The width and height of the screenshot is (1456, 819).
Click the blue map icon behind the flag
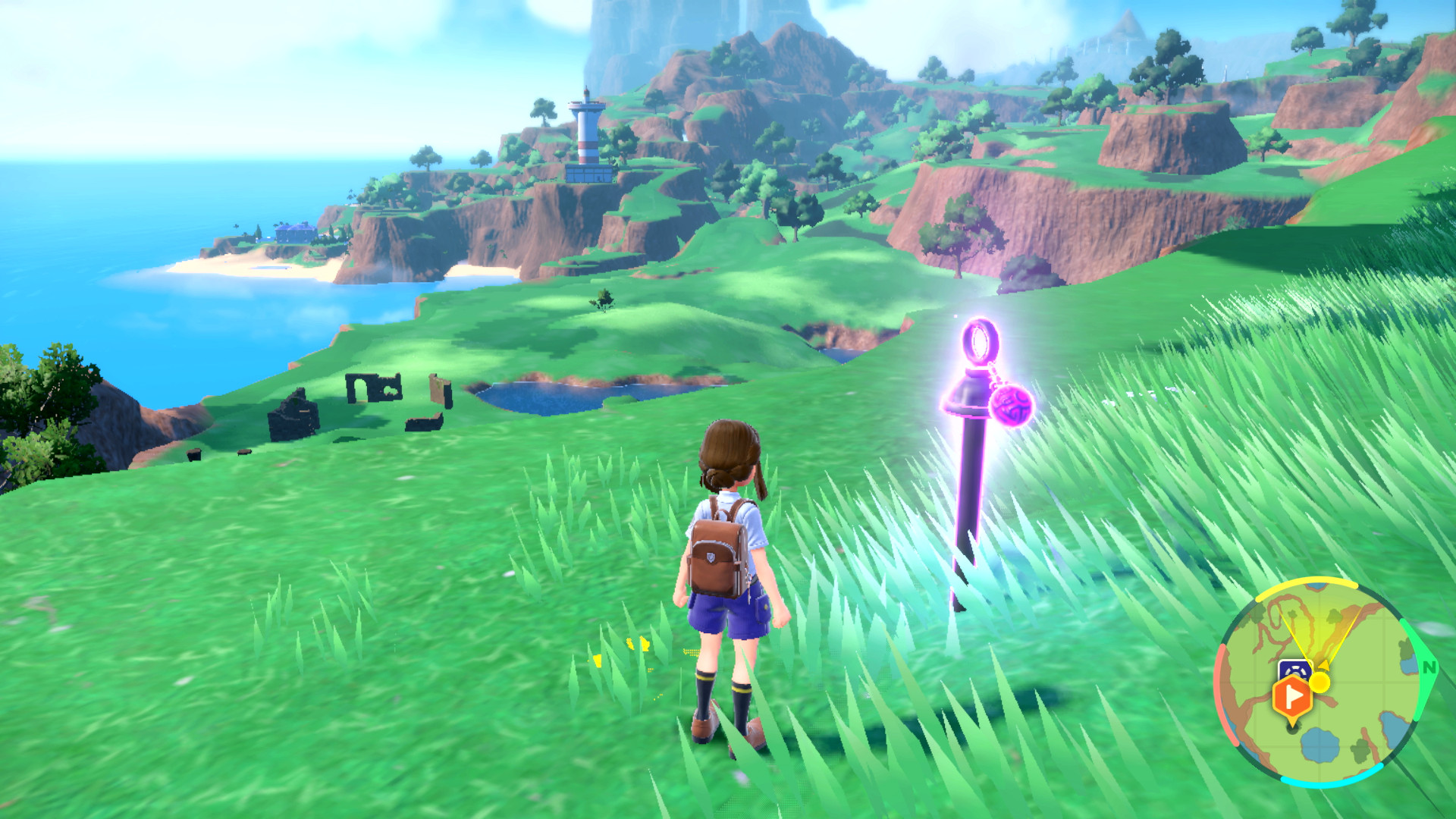pos(1295,669)
